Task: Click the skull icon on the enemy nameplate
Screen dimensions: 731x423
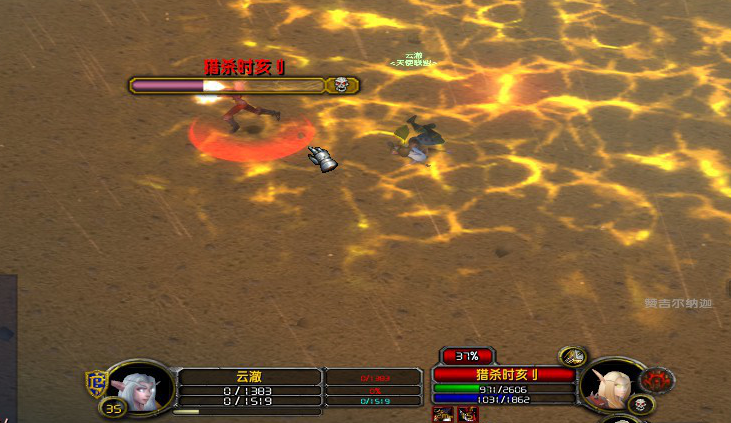Action: point(342,86)
